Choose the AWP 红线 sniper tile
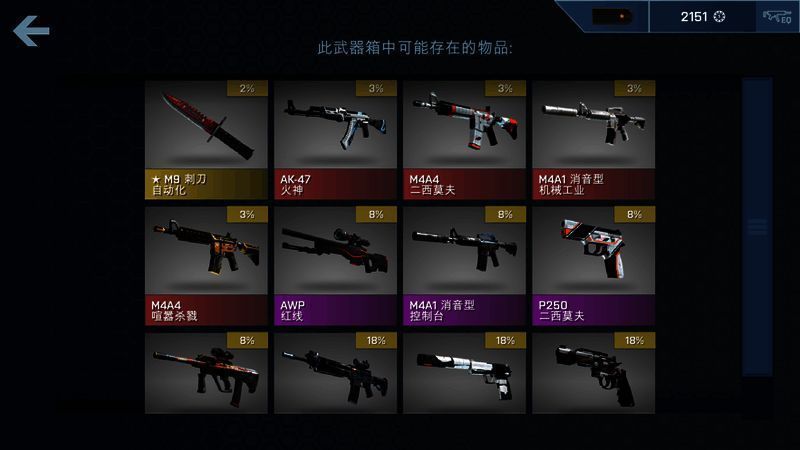The width and height of the screenshot is (800, 450). (x=335, y=264)
